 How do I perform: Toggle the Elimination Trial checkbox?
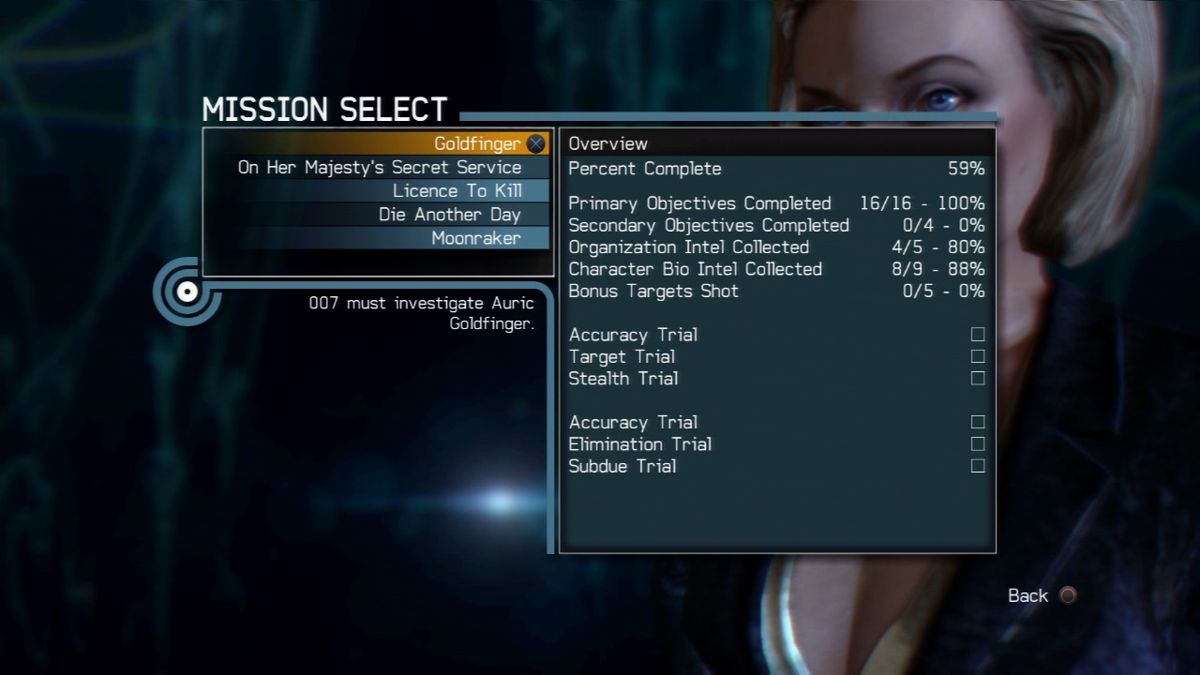coord(978,444)
